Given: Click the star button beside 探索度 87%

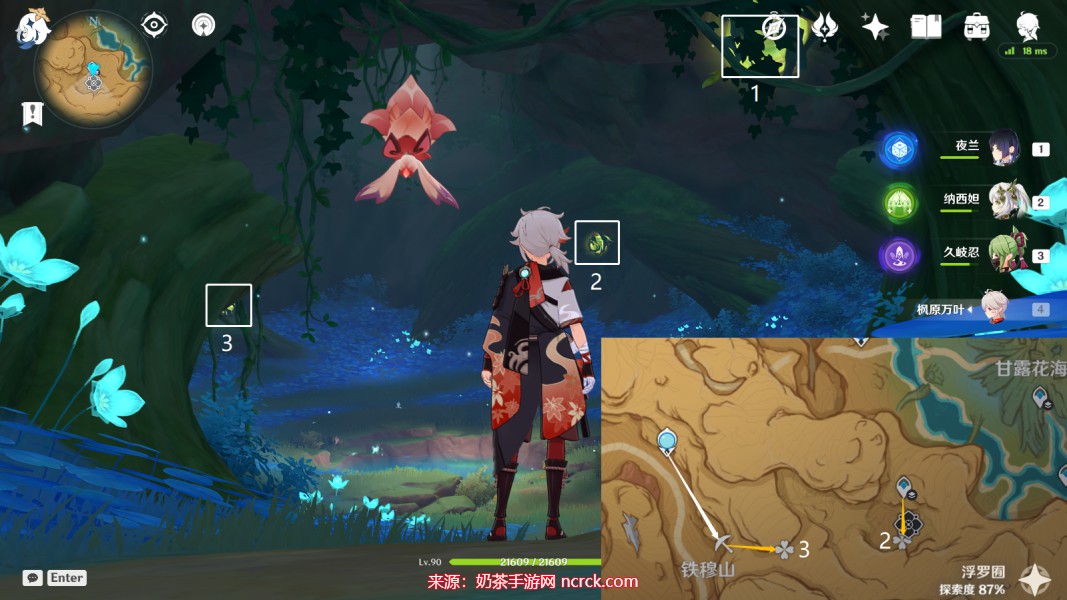Looking at the screenshot, I should coord(1034,579).
